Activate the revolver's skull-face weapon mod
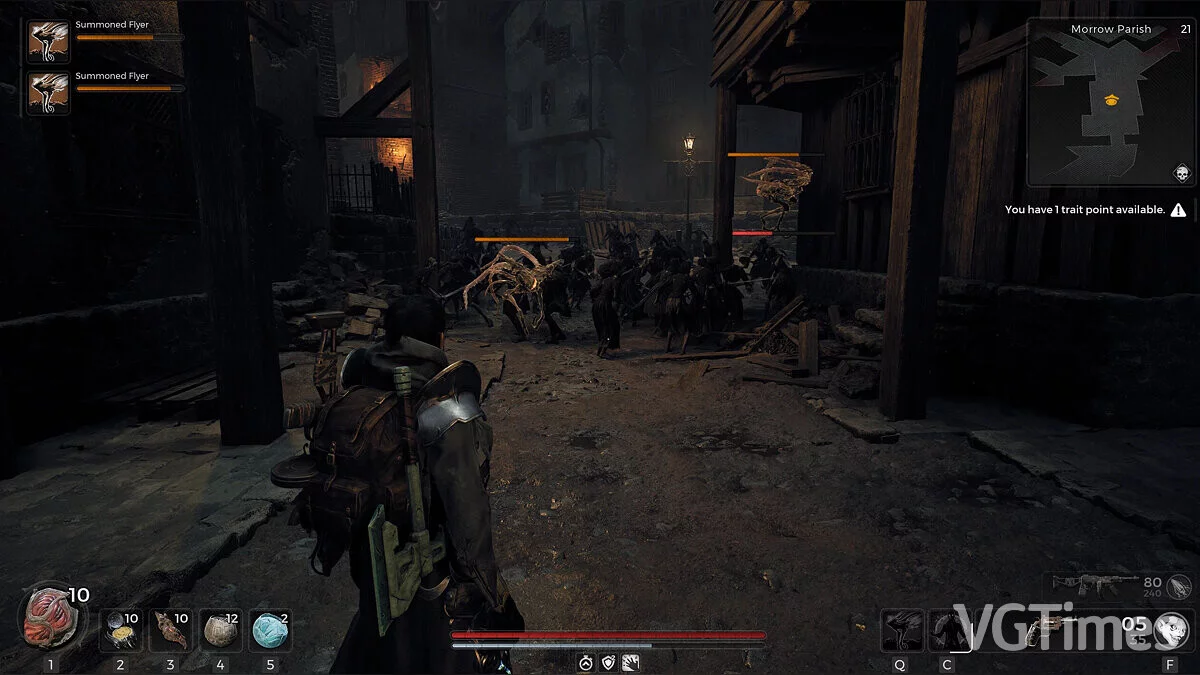This screenshot has height=675, width=1200. 1169,631
